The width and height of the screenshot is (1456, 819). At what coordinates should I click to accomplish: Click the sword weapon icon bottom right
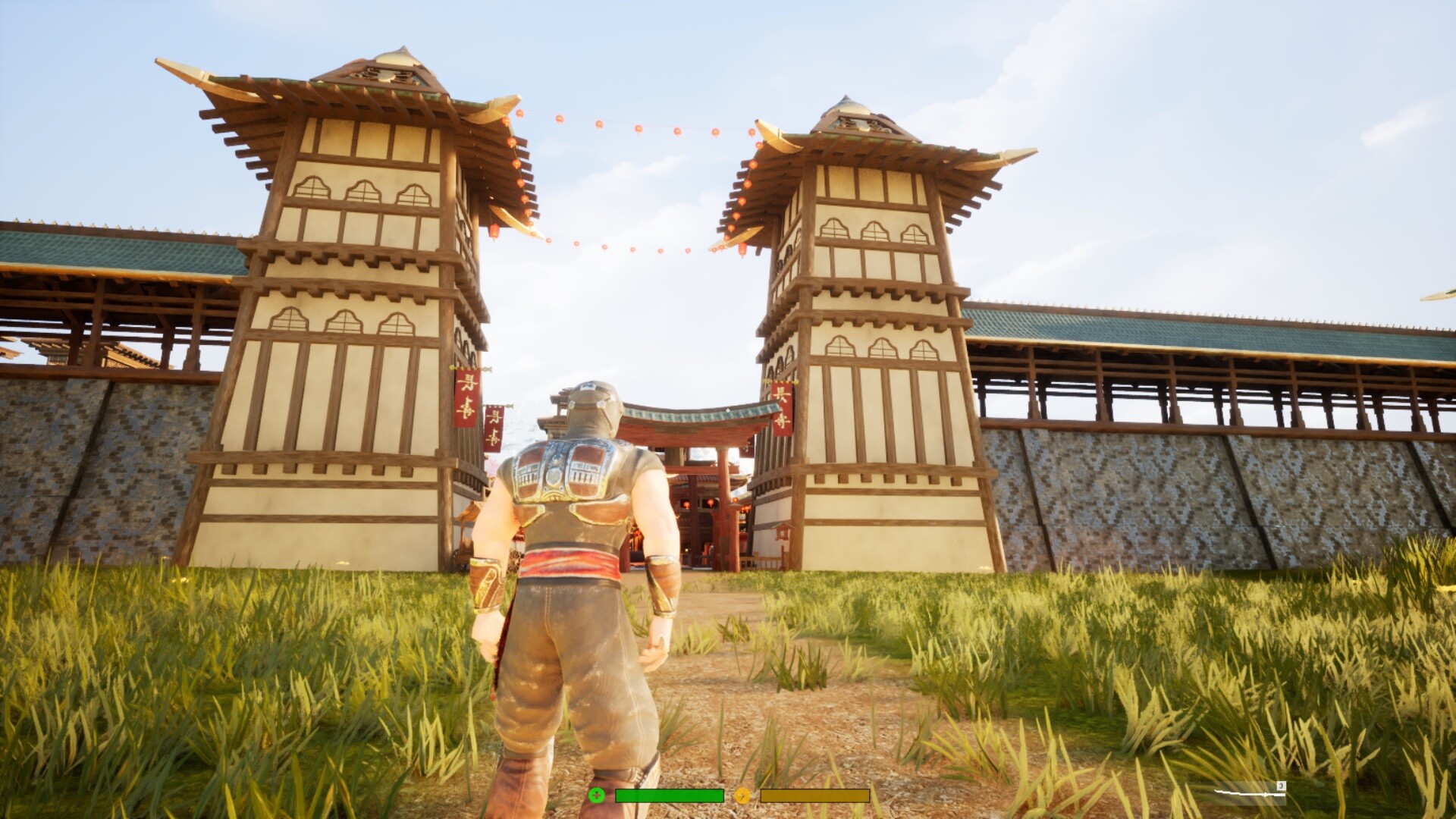click(x=1250, y=794)
